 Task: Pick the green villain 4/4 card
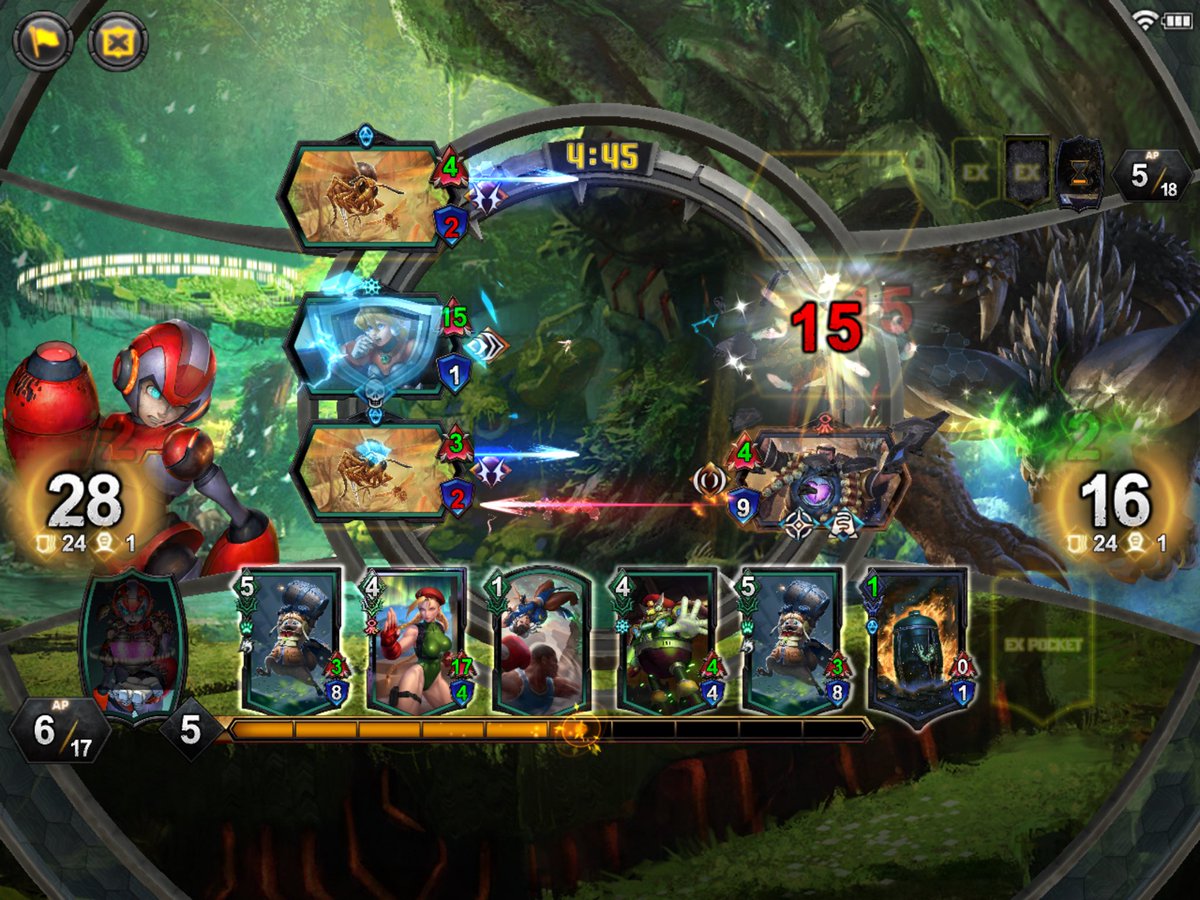point(667,642)
